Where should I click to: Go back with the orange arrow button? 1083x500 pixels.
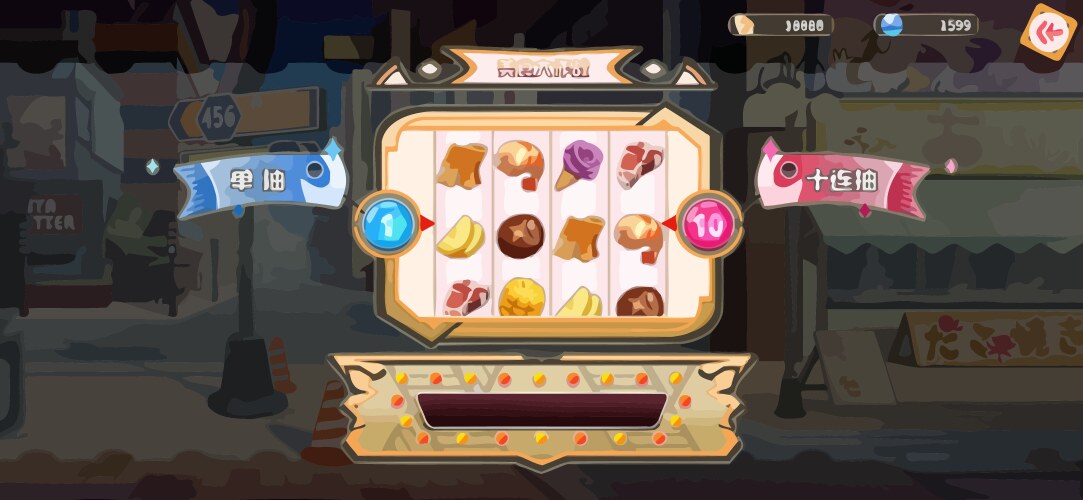[1049, 33]
